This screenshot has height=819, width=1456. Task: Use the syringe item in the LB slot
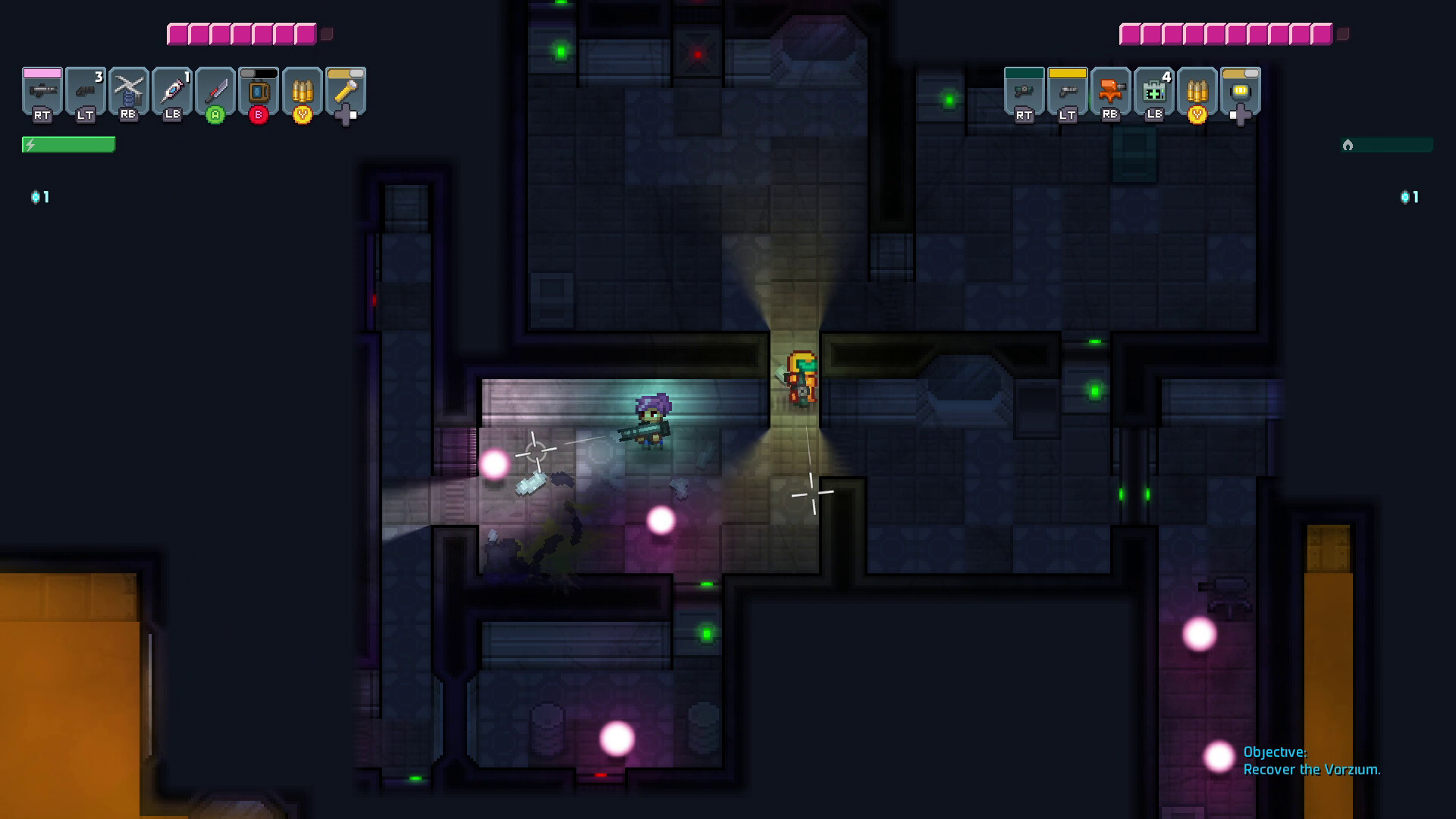171,91
